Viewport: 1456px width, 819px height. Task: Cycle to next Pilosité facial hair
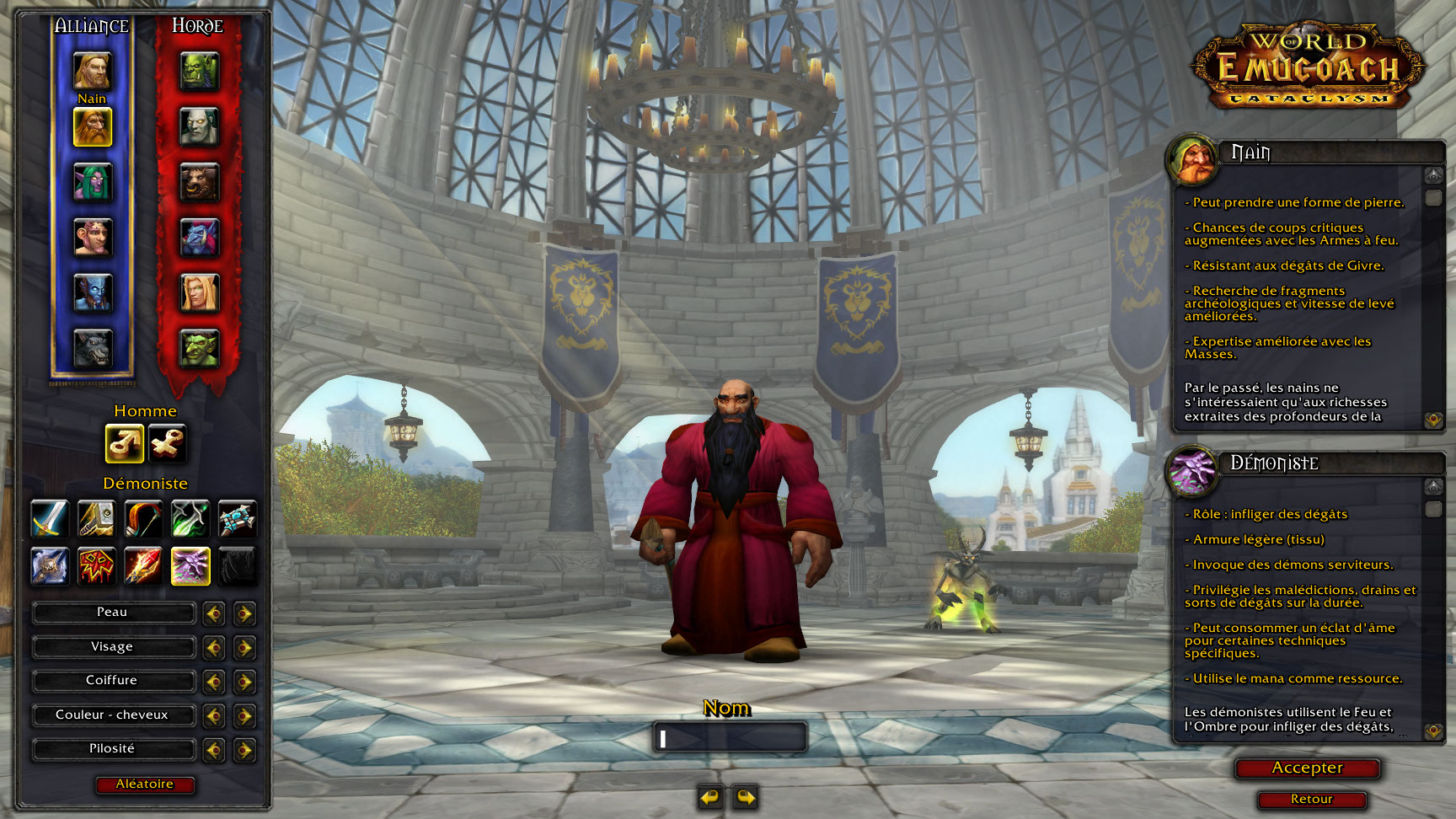pos(244,749)
